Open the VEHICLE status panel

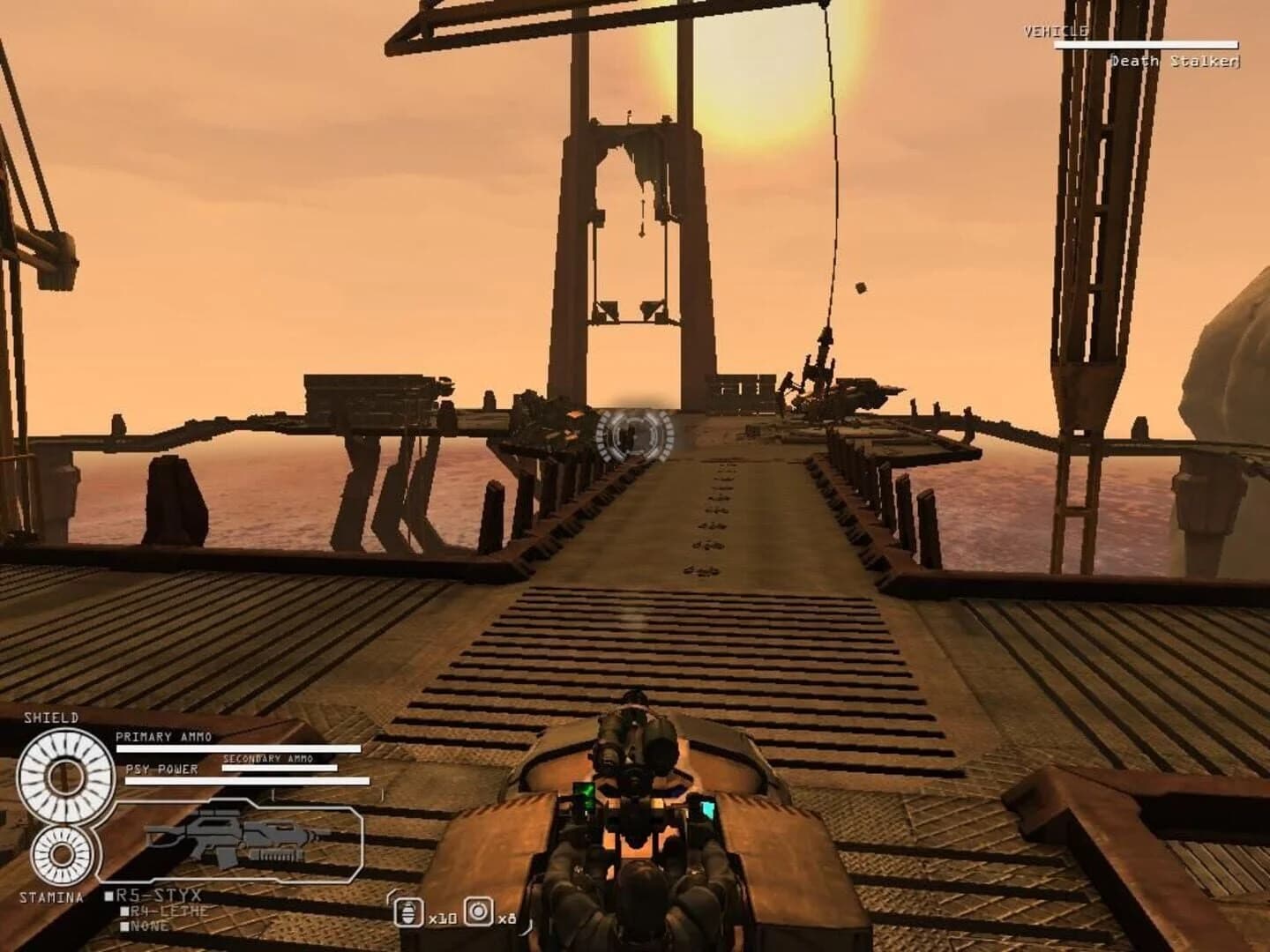[1055, 30]
